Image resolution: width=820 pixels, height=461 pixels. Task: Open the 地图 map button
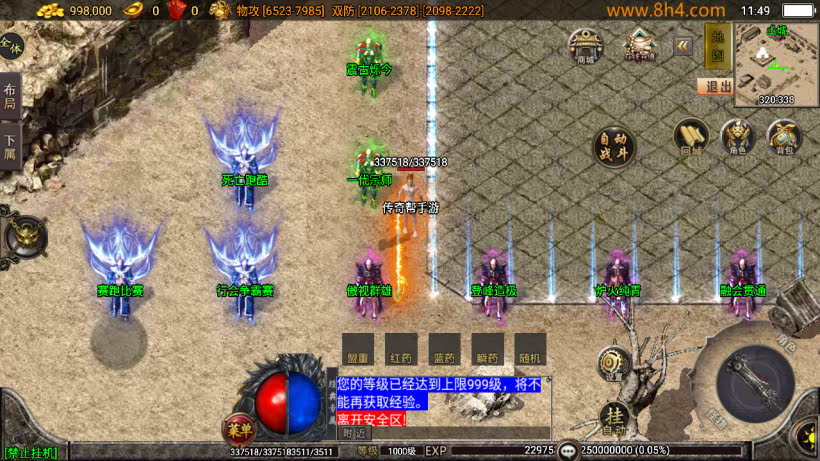(716, 46)
